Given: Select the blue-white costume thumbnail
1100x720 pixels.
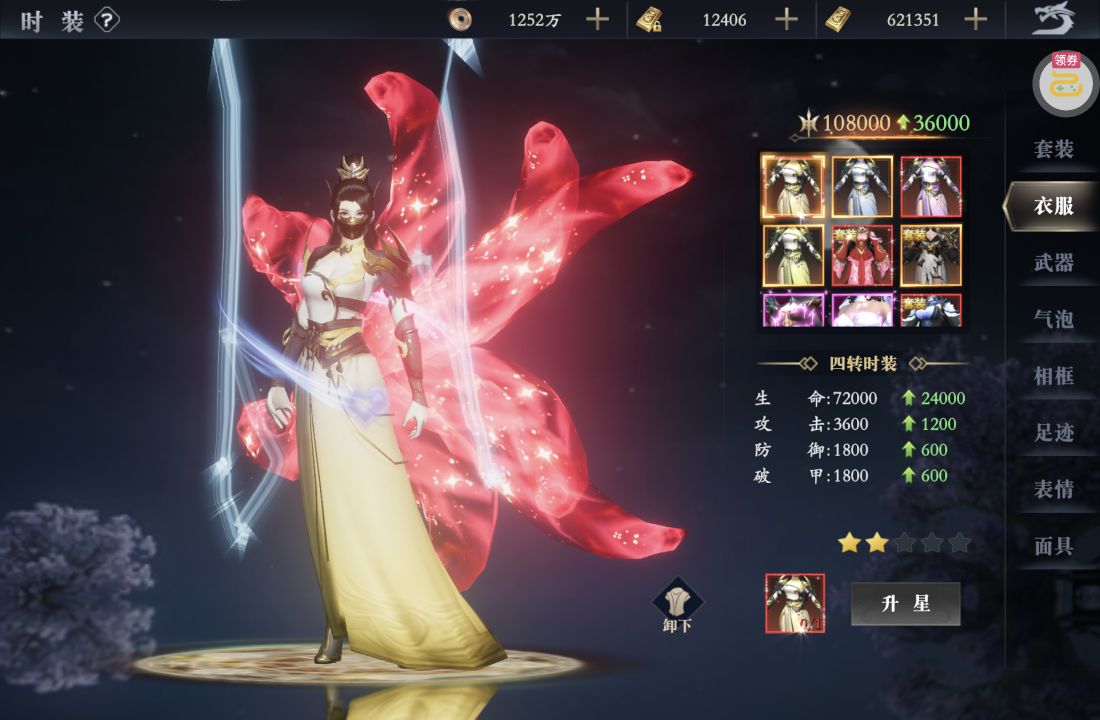Looking at the screenshot, I should pos(862,186).
